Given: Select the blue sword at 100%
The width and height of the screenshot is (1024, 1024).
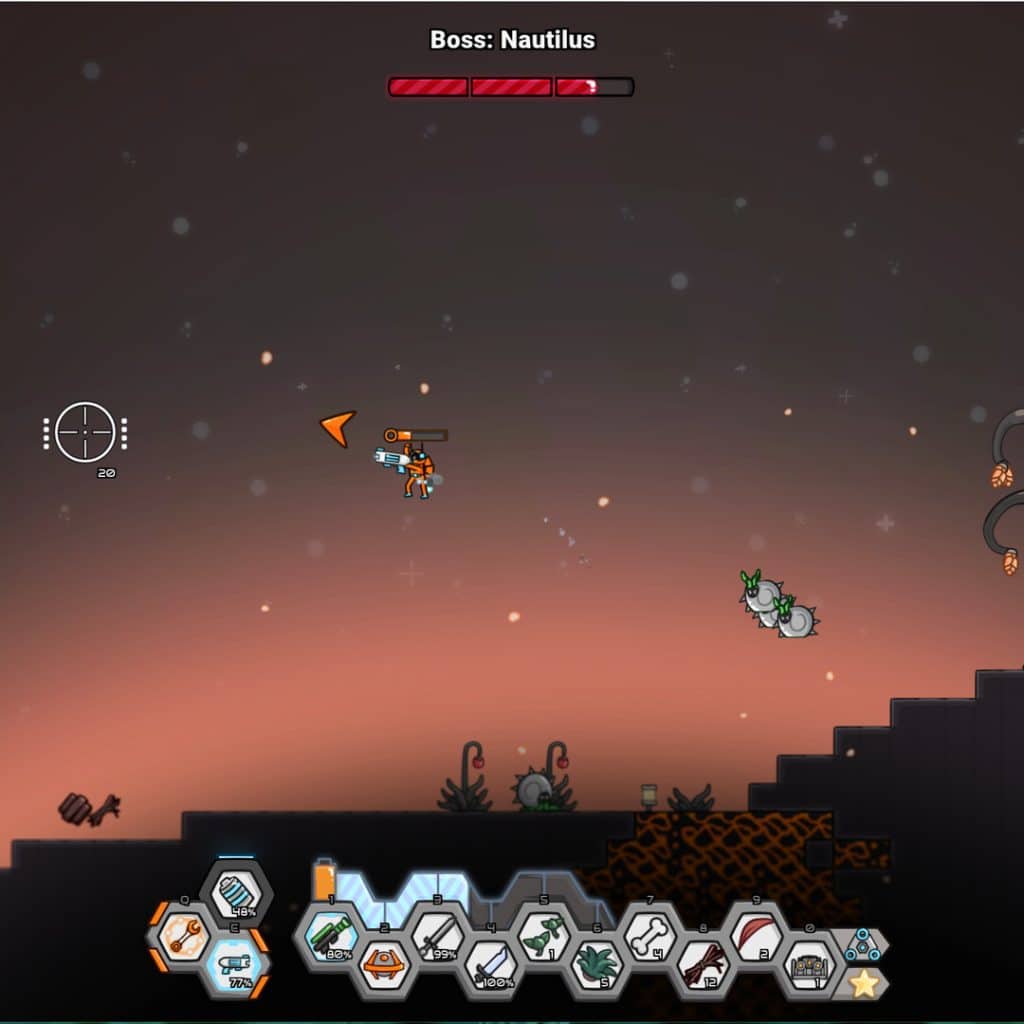Looking at the screenshot, I should (491, 965).
